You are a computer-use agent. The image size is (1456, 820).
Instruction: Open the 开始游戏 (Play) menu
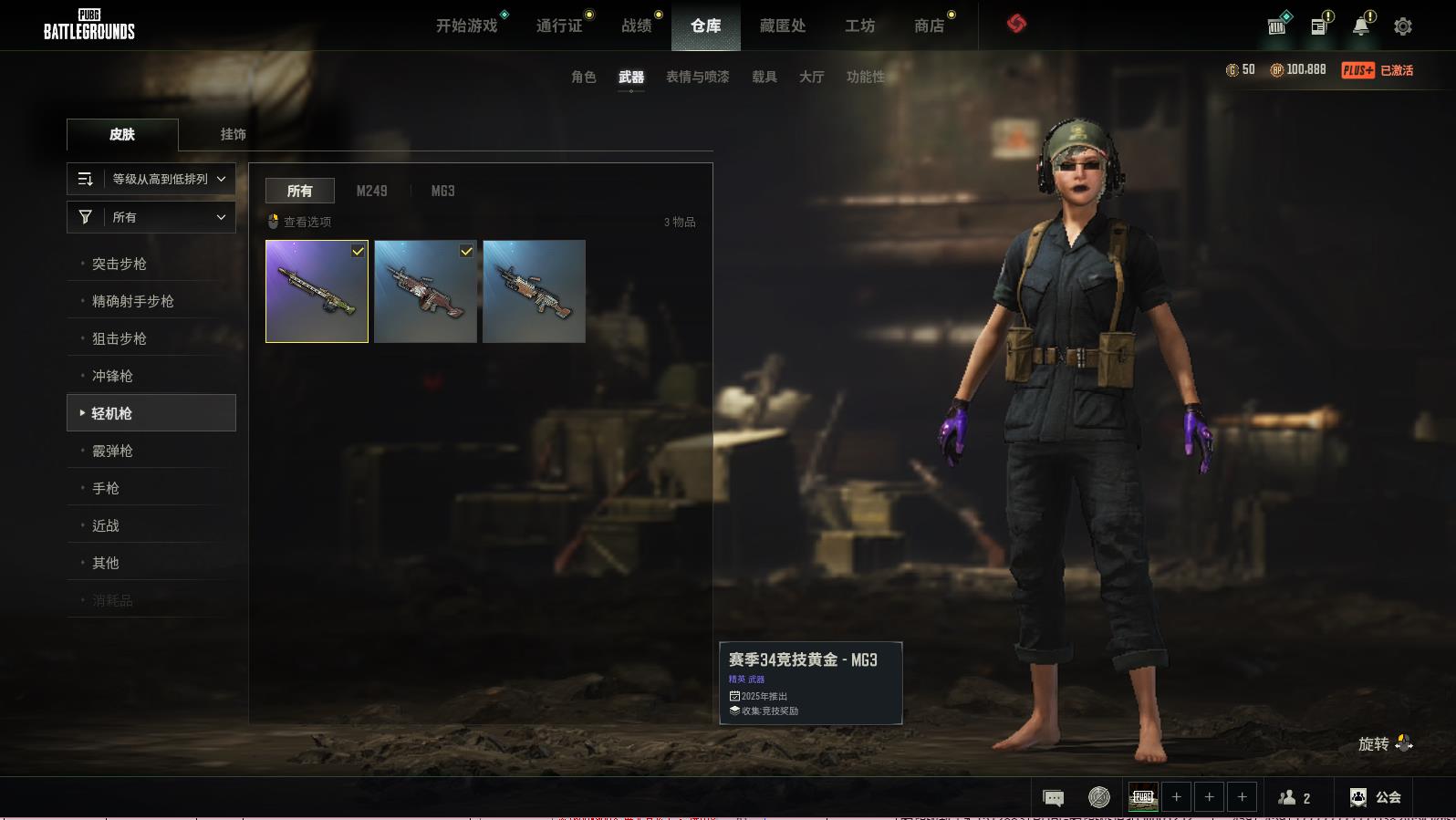(x=466, y=26)
